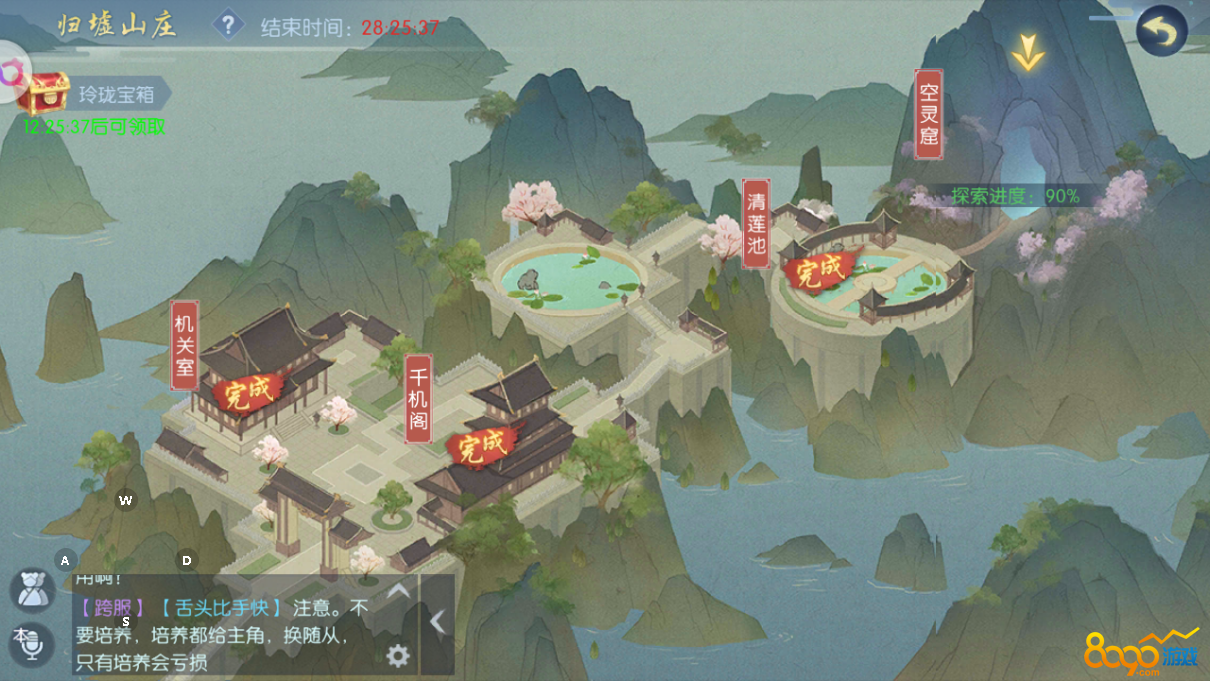Open the 空灵窟 cave label
Image resolution: width=1210 pixels, height=681 pixels.
pos(929,114)
